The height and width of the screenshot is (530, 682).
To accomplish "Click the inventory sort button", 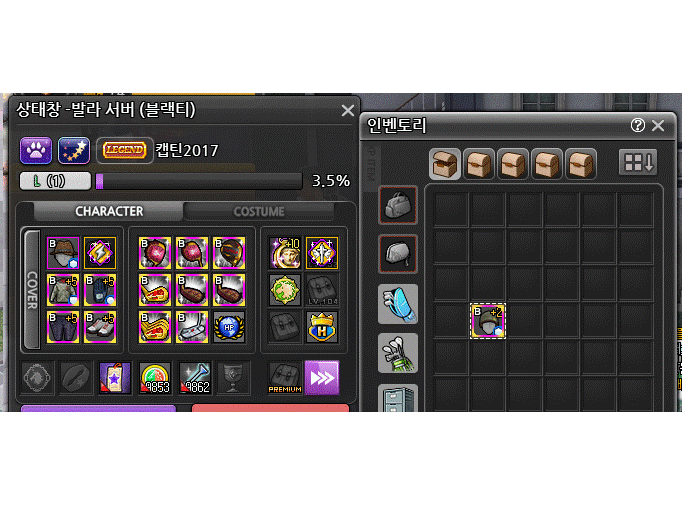I will coord(637,162).
